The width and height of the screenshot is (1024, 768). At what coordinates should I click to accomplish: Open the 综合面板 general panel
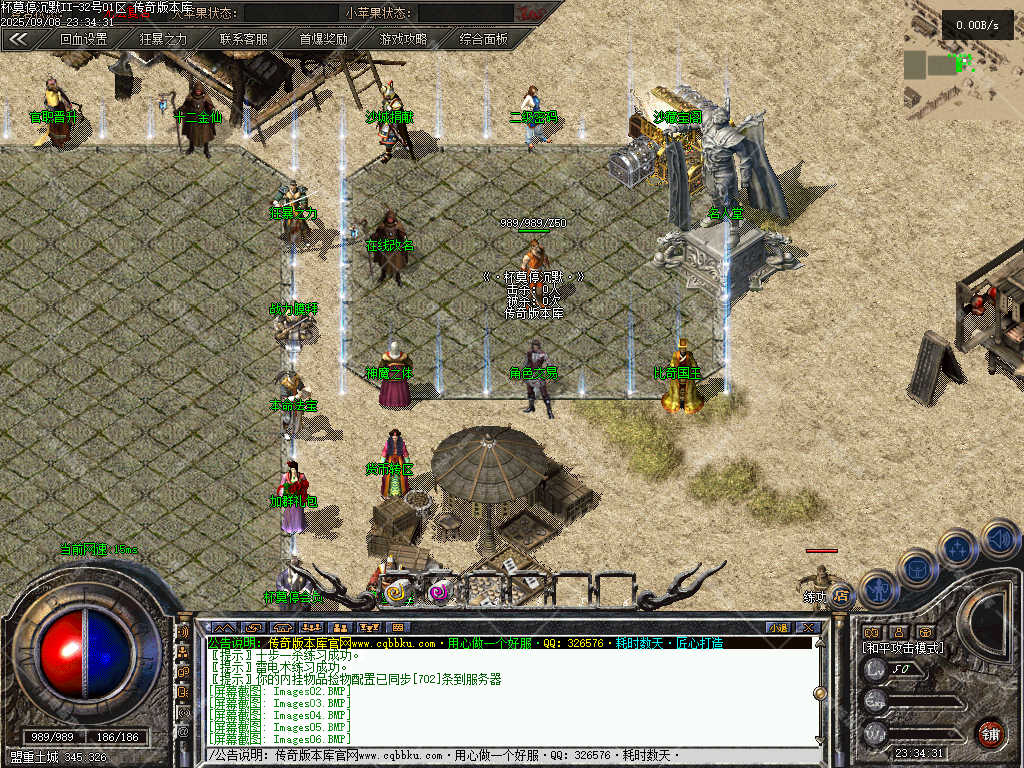click(483, 39)
